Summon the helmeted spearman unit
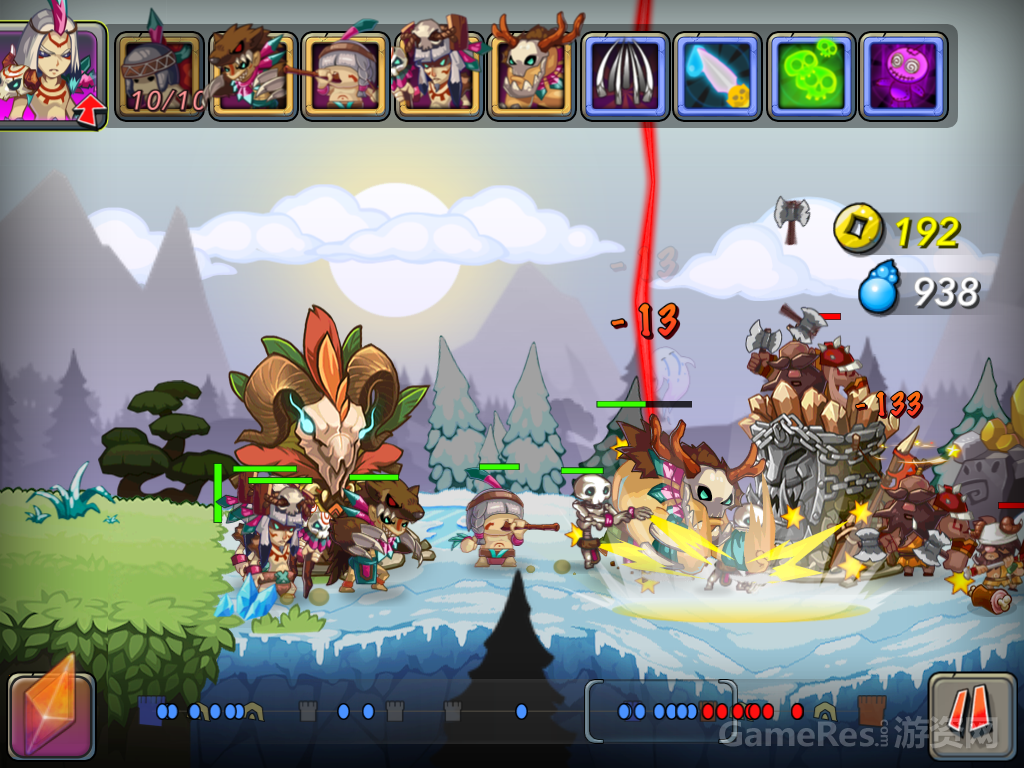This screenshot has height=768, width=1024. [159, 76]
